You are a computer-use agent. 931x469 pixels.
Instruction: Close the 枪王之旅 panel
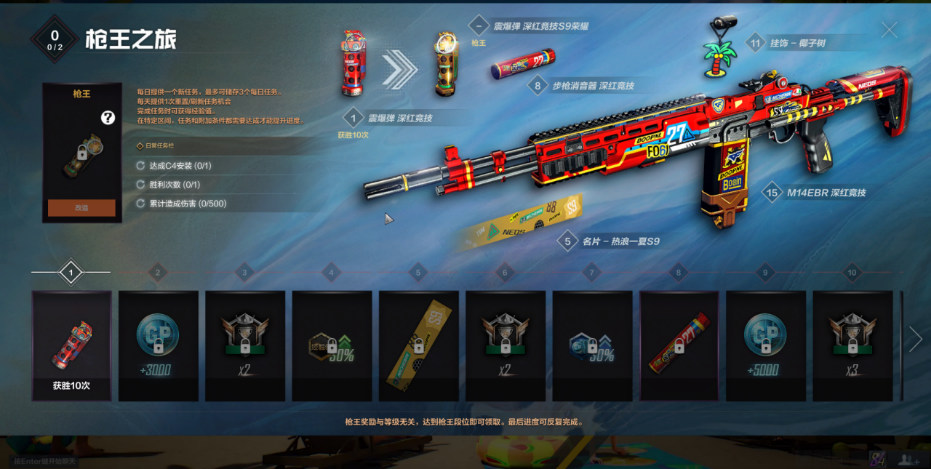coord(888,30)
